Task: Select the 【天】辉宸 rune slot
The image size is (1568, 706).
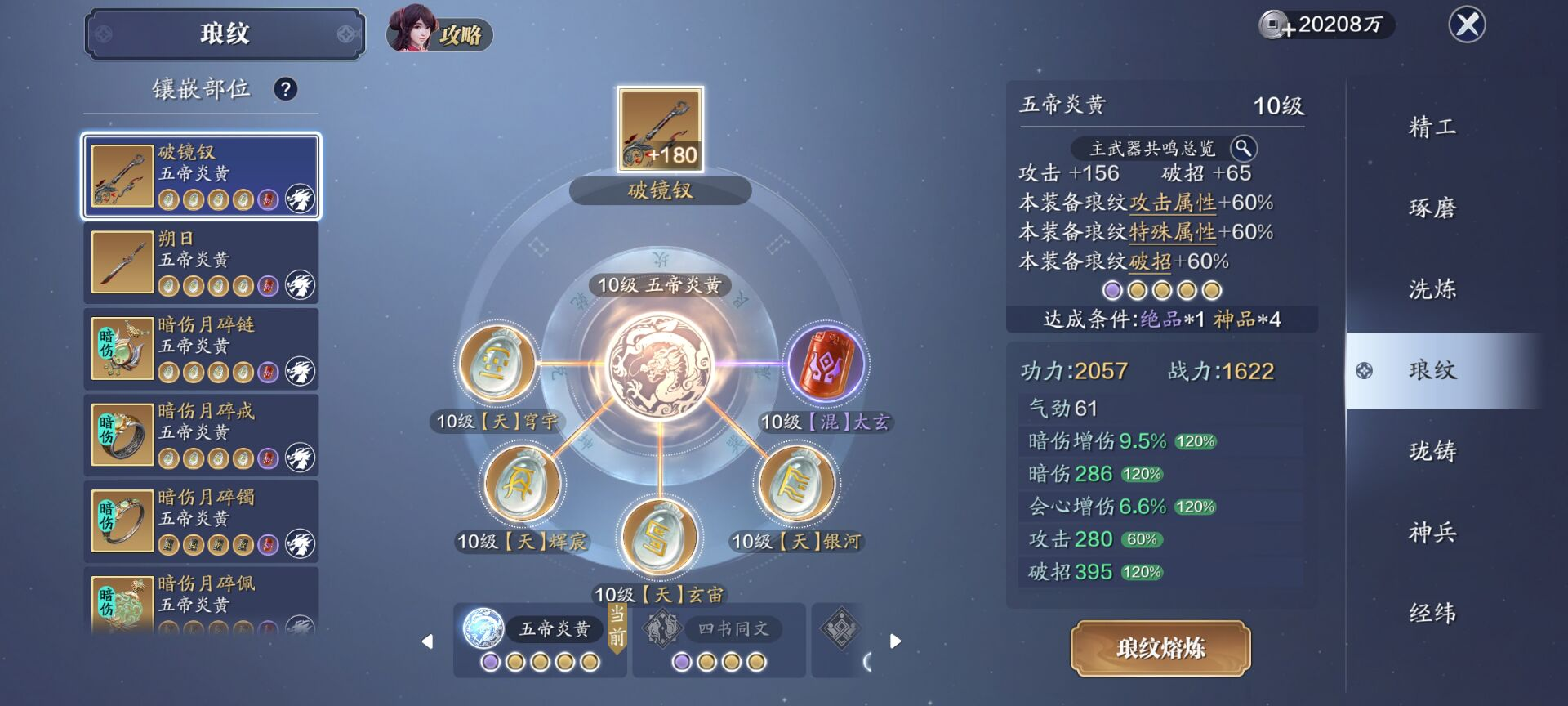Action: 521,485
